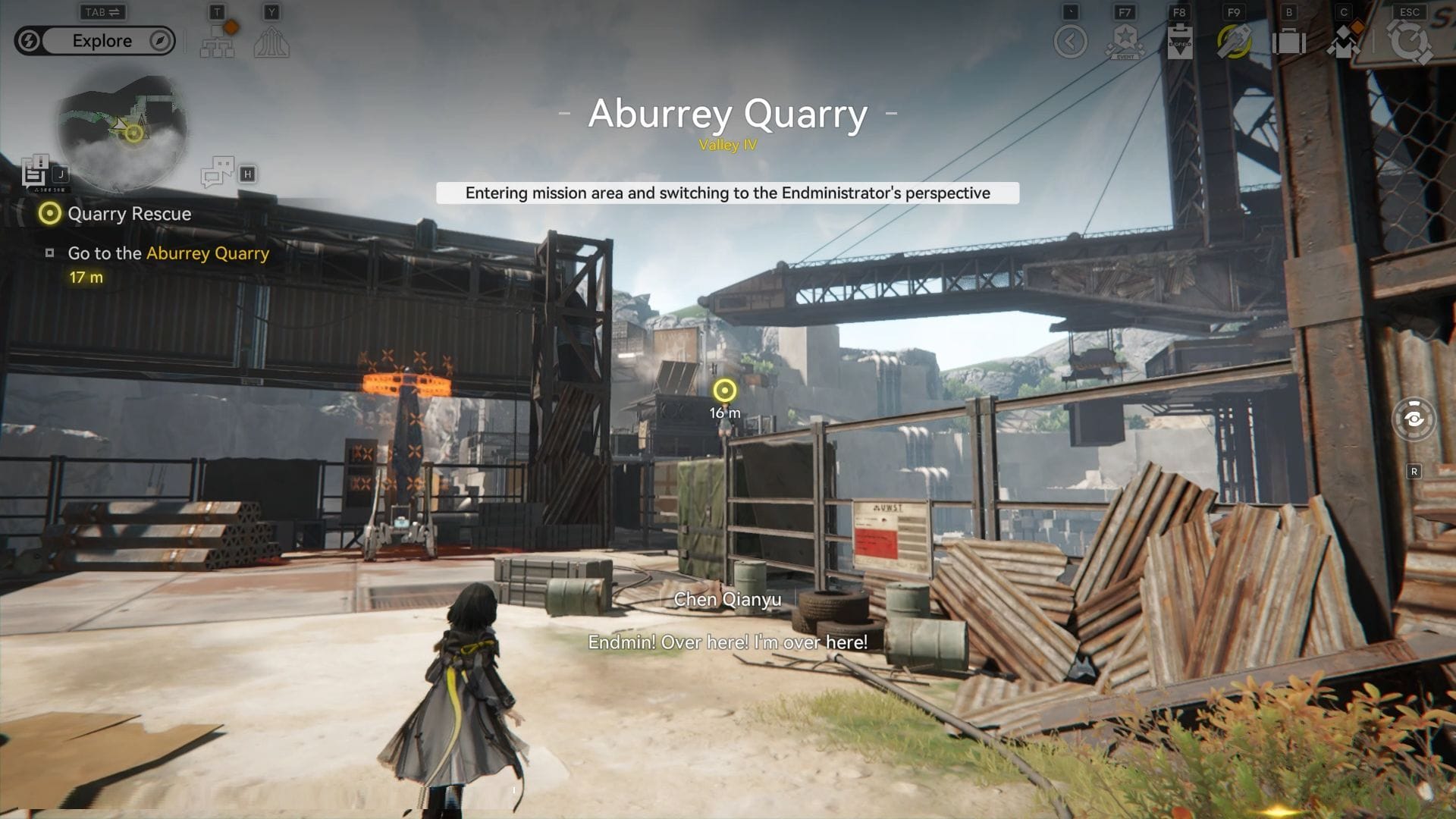Click the camera eye view button
This screenshot has height=819, width=1456.
(1414, 419)
